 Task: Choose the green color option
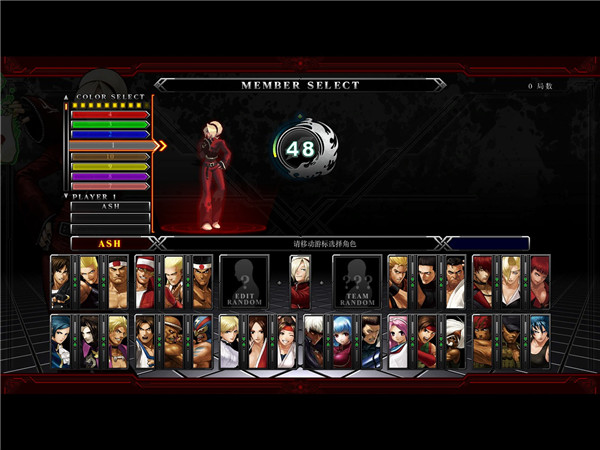click(x=108, y=124)
